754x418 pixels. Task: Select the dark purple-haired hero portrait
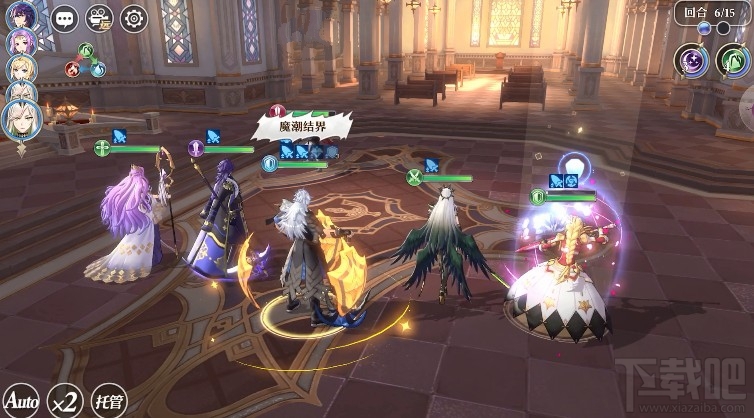21,15
